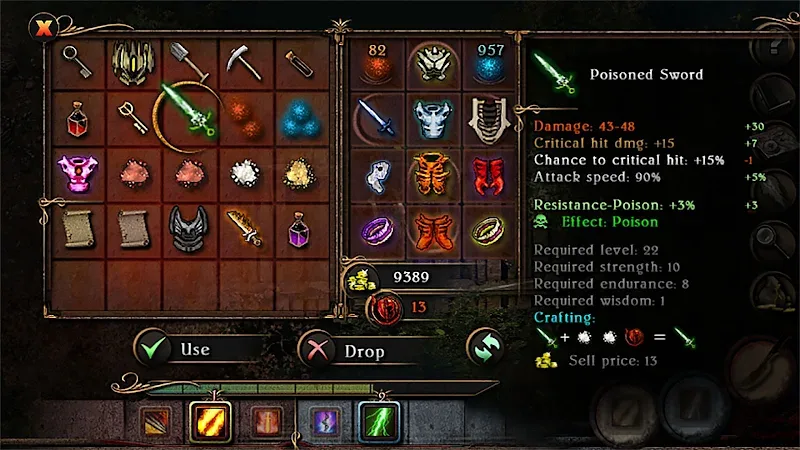Activate the fiery slash skill

click(x=210, y=422)
